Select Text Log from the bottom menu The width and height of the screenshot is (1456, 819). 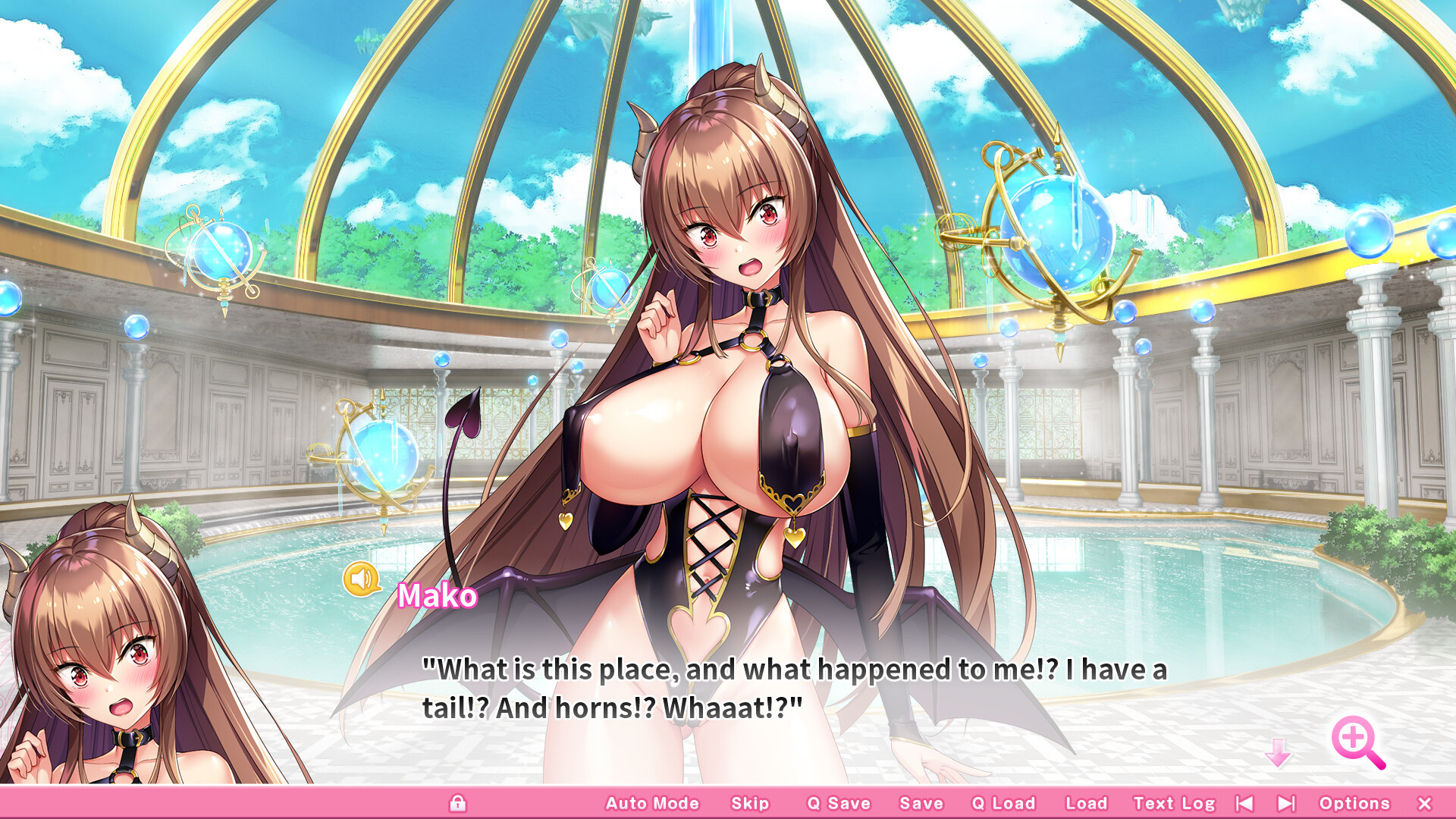point(1174,802)
